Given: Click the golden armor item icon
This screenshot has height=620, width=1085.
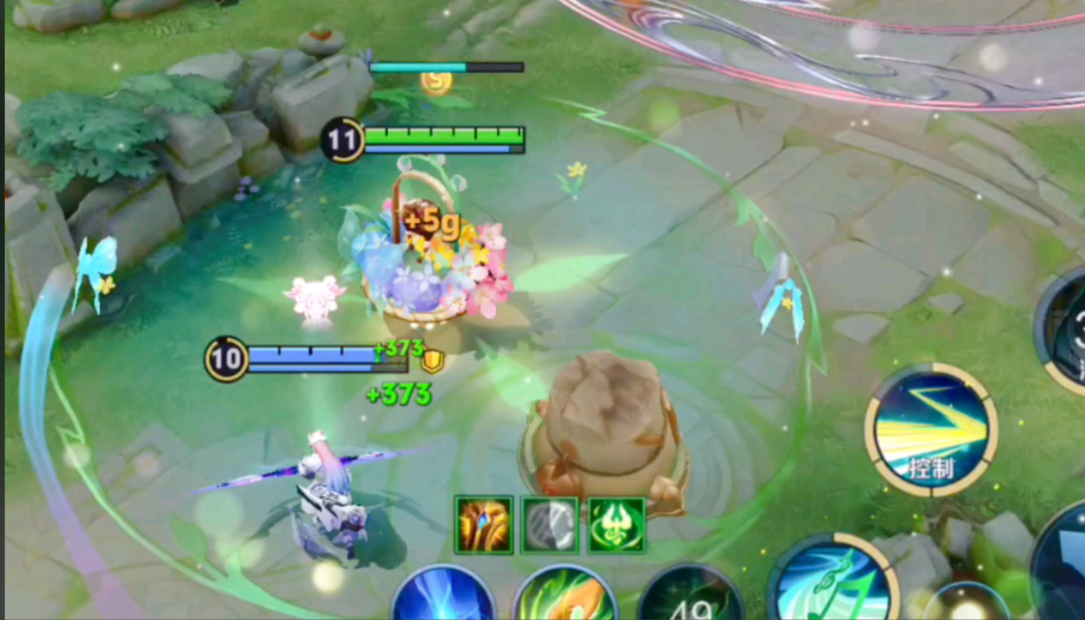Looking at the screenshot, I should (484, 525).
